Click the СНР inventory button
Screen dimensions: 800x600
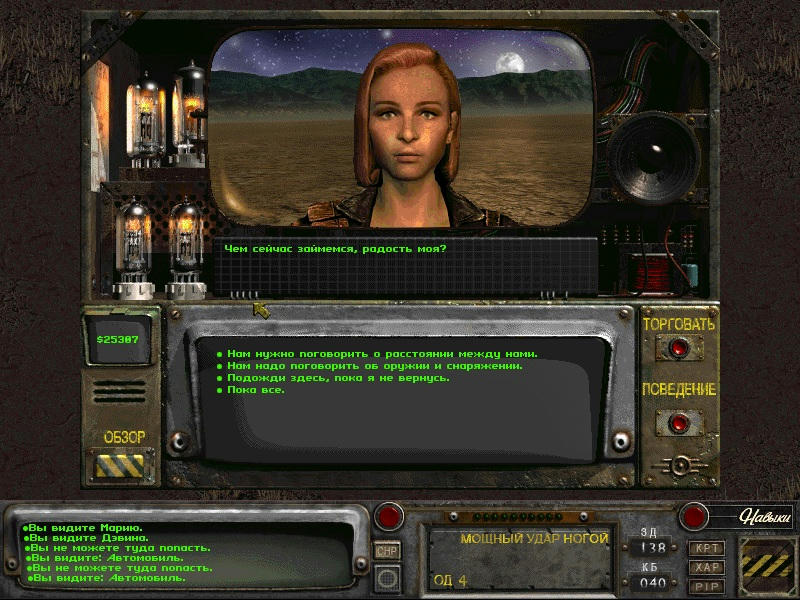[x=387, y=551]
